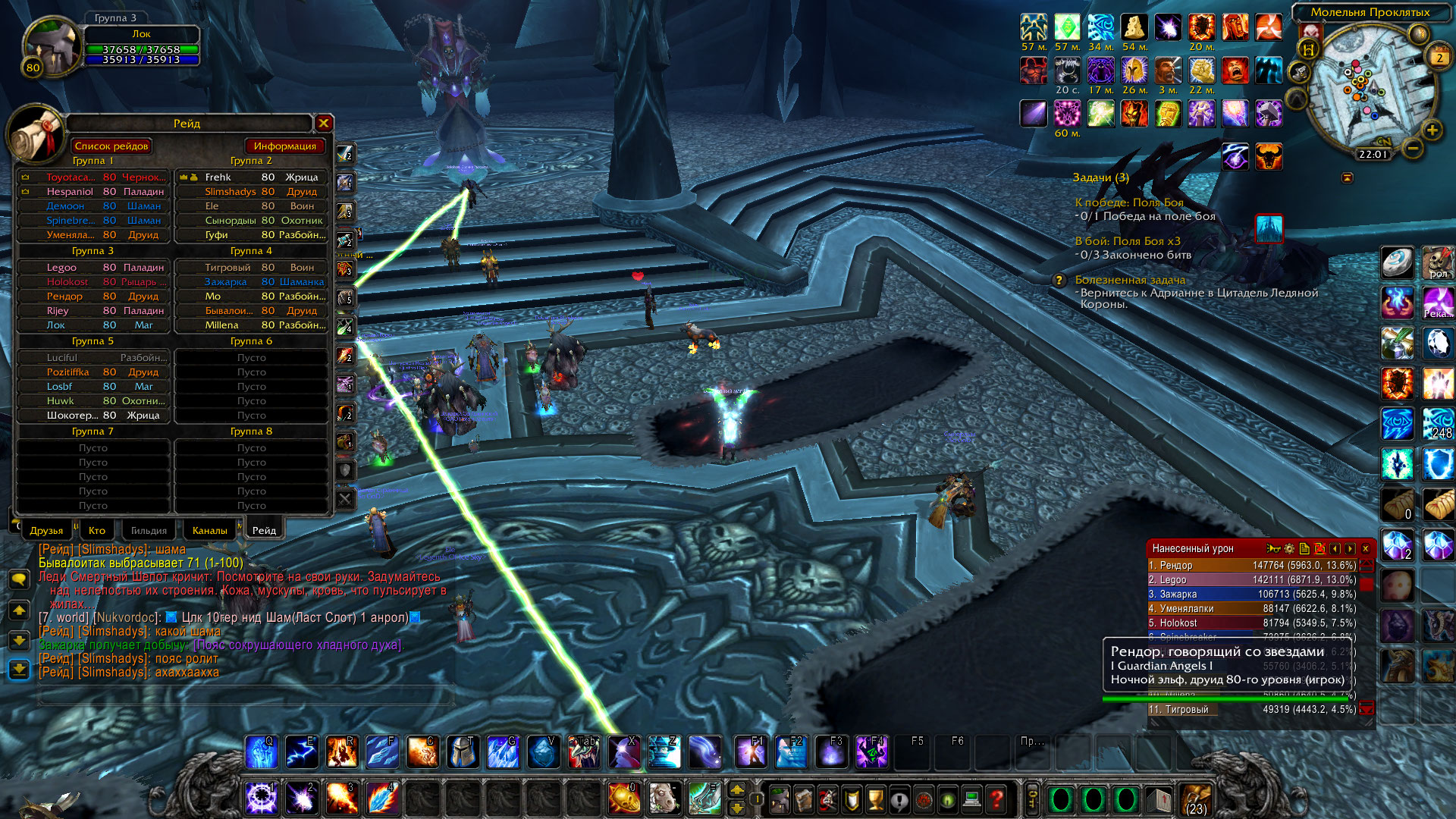Use the knight helmet ability on T
This screenshot has width=1456, height=819.
(463, 752)
